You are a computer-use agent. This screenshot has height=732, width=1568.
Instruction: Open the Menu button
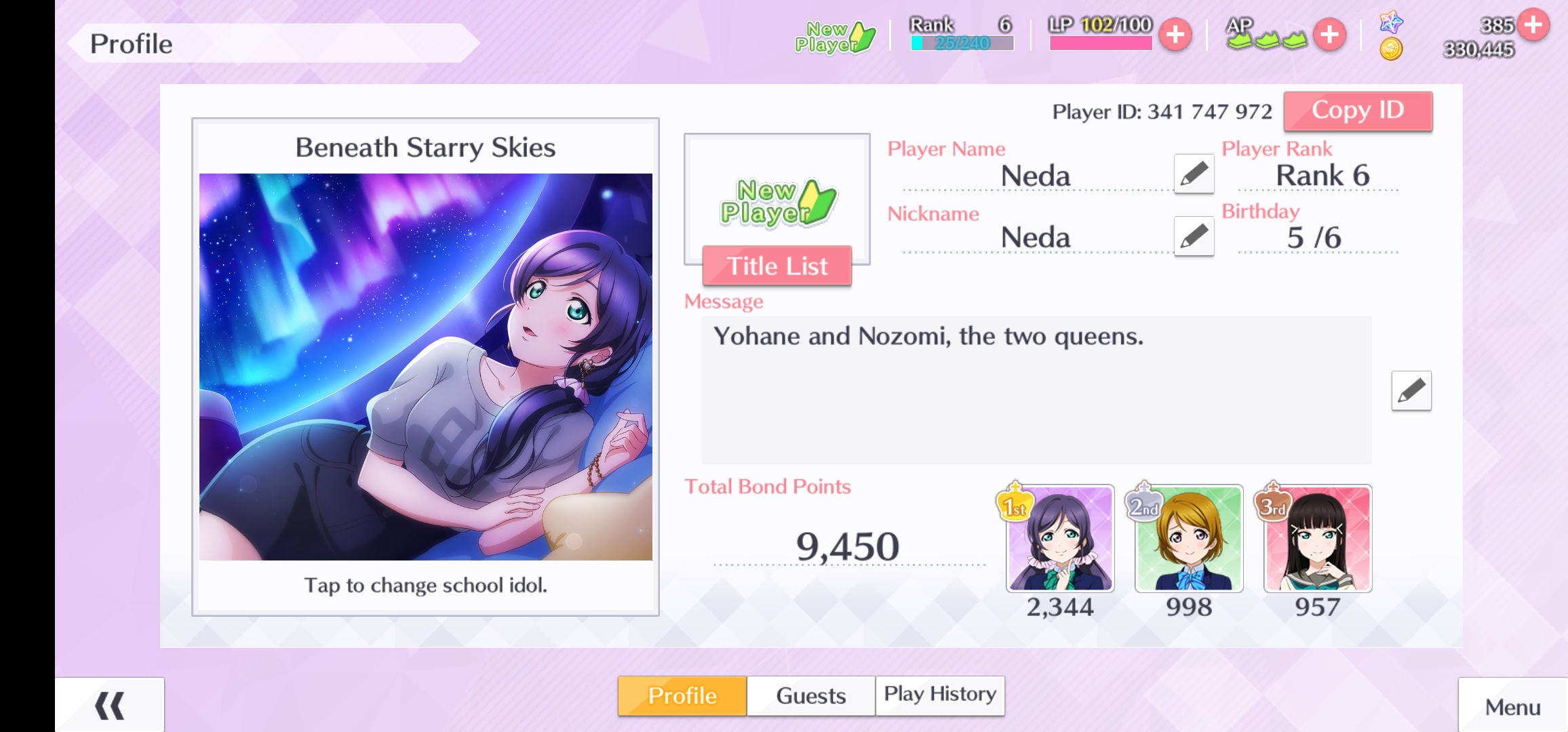[1512, 706]
